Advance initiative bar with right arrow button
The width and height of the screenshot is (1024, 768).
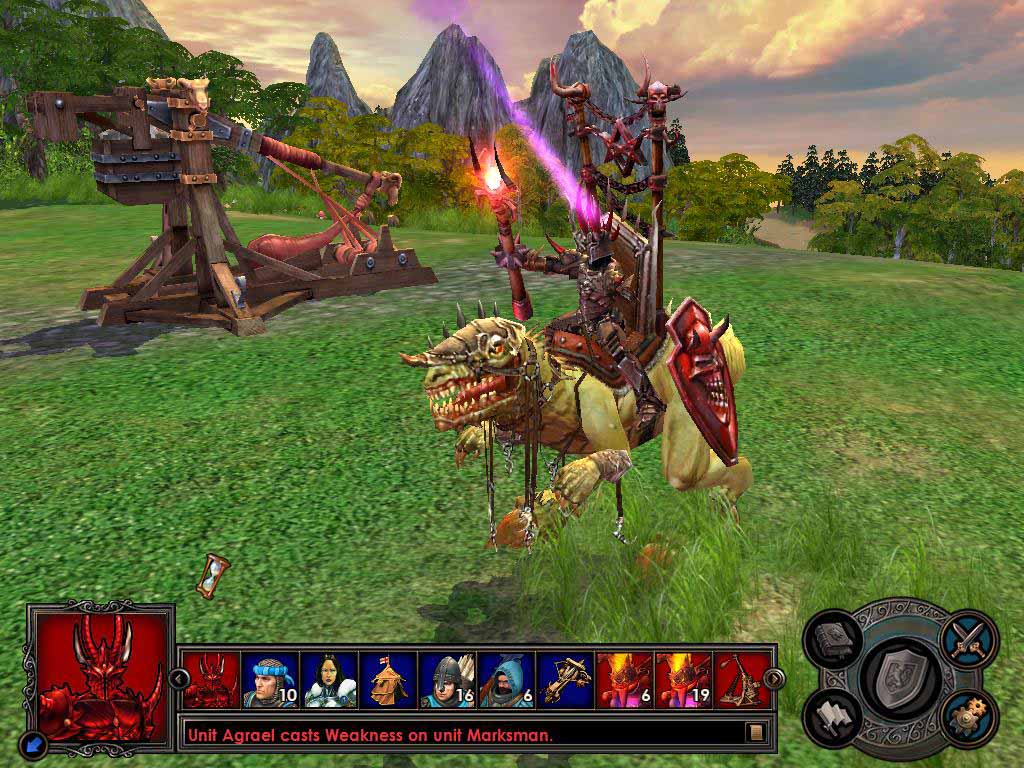773,680
